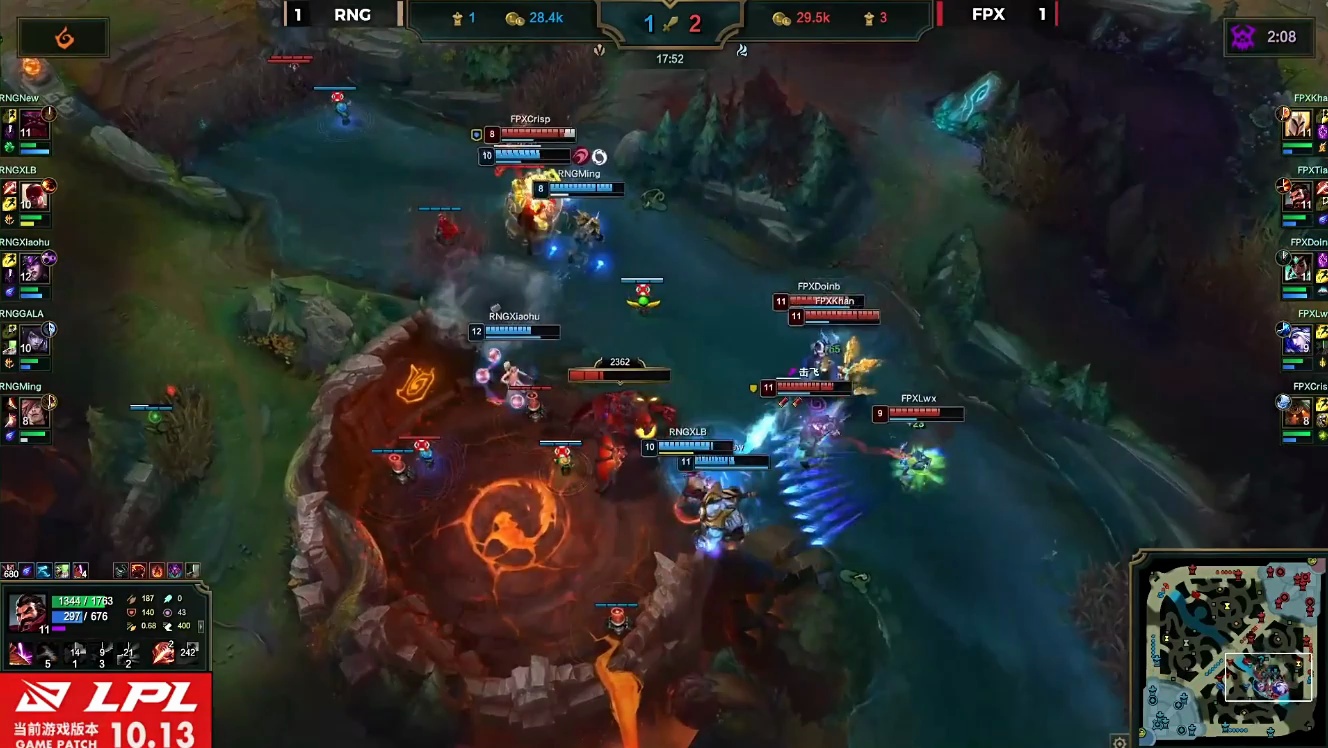Select RNGMing's champion portrait
The height and width of the screenshot is (748, 1328).
coord(34,412)
